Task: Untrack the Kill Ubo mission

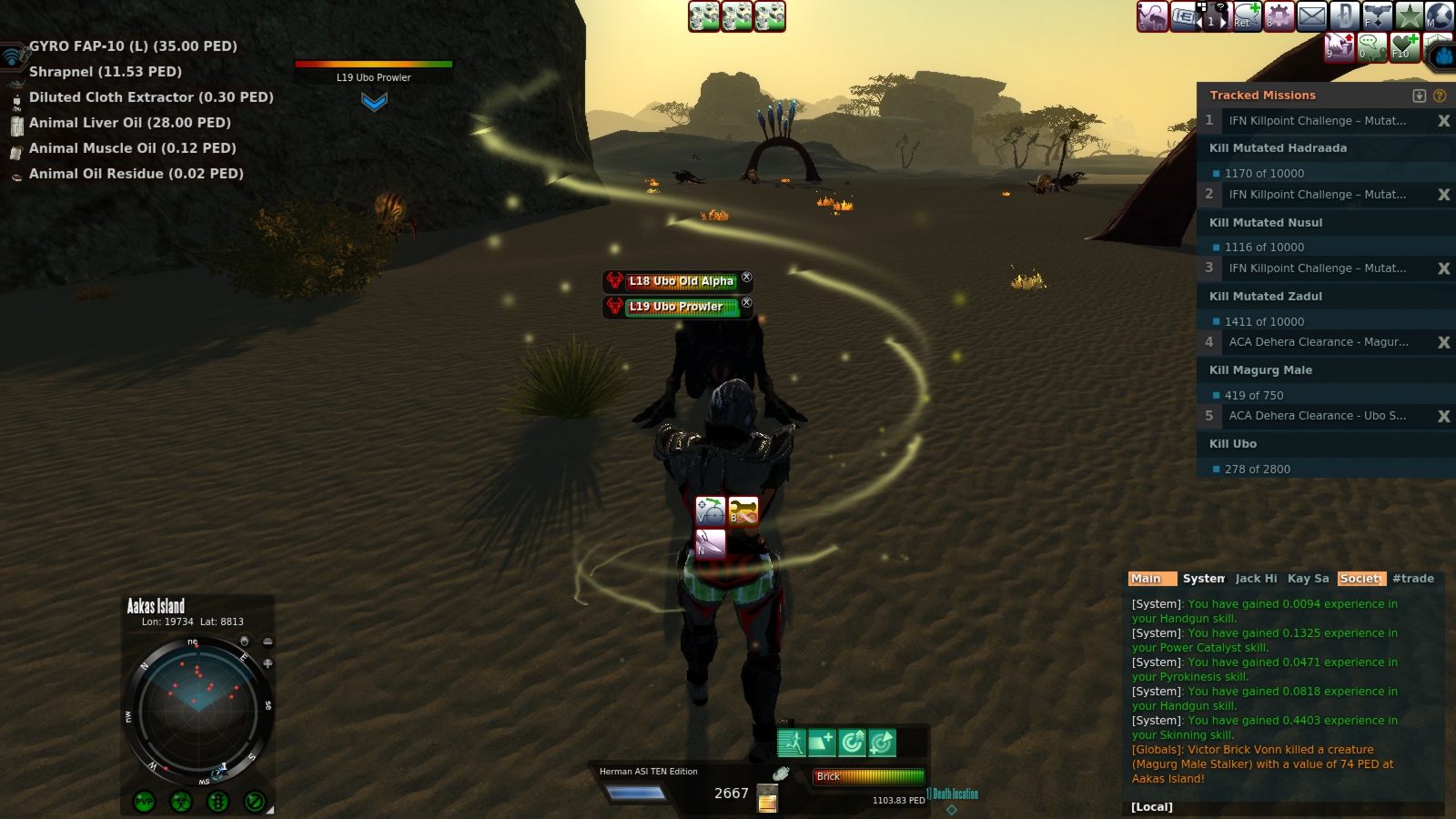Action: [x=1443, y=416]
